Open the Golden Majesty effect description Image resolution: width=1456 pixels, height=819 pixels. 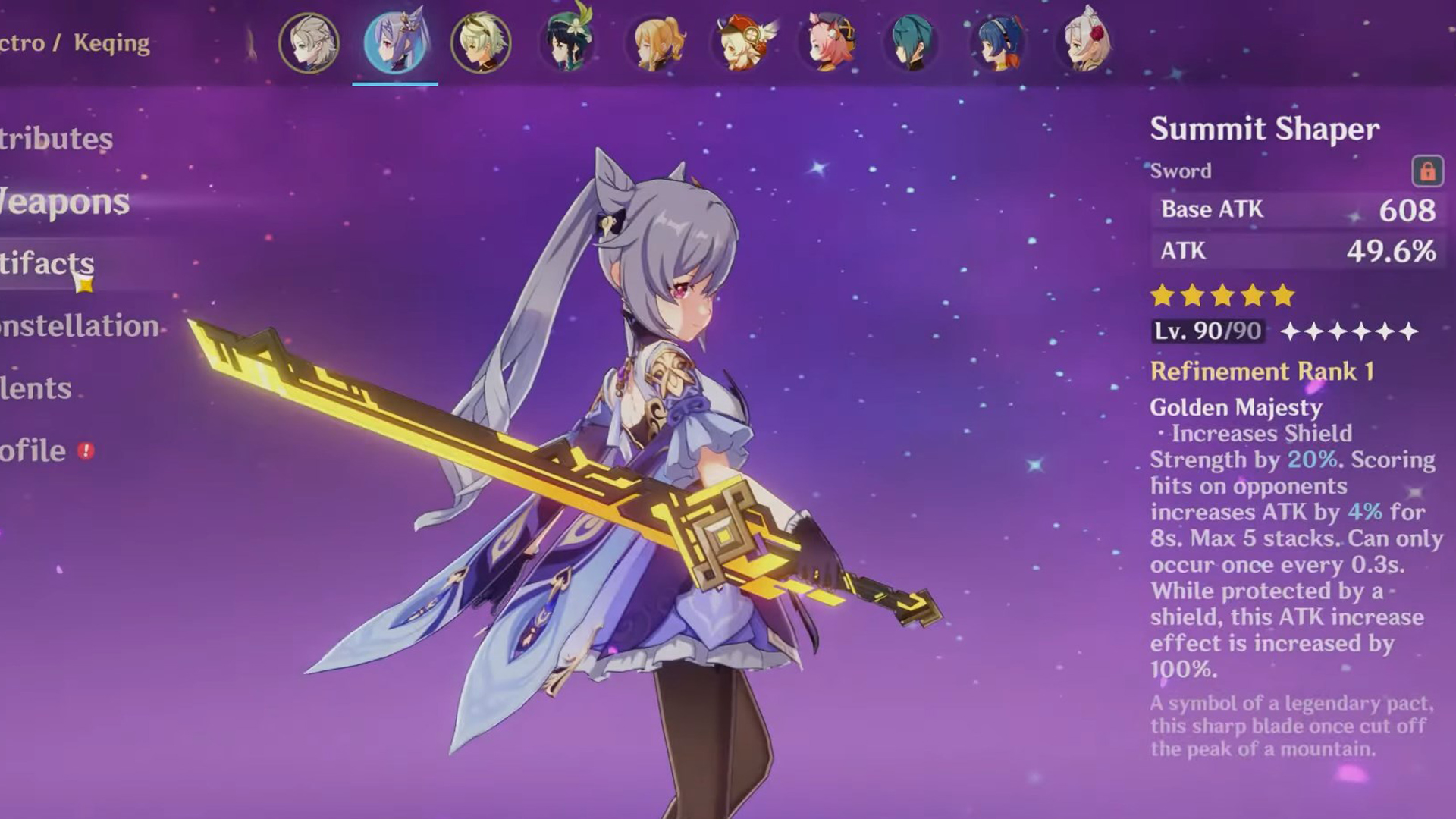tap(1235, 407)
